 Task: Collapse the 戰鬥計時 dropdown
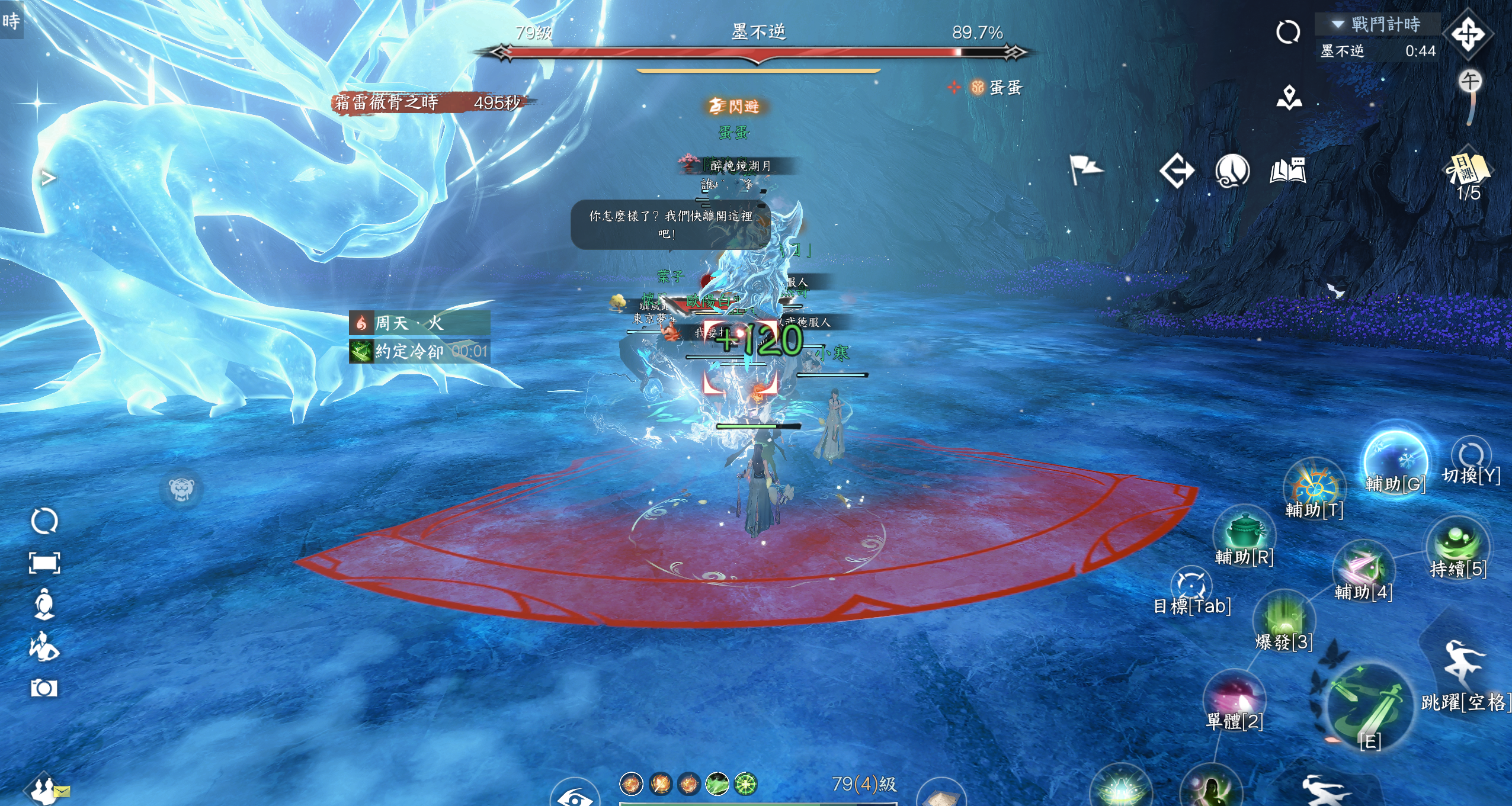(1337, 24)
